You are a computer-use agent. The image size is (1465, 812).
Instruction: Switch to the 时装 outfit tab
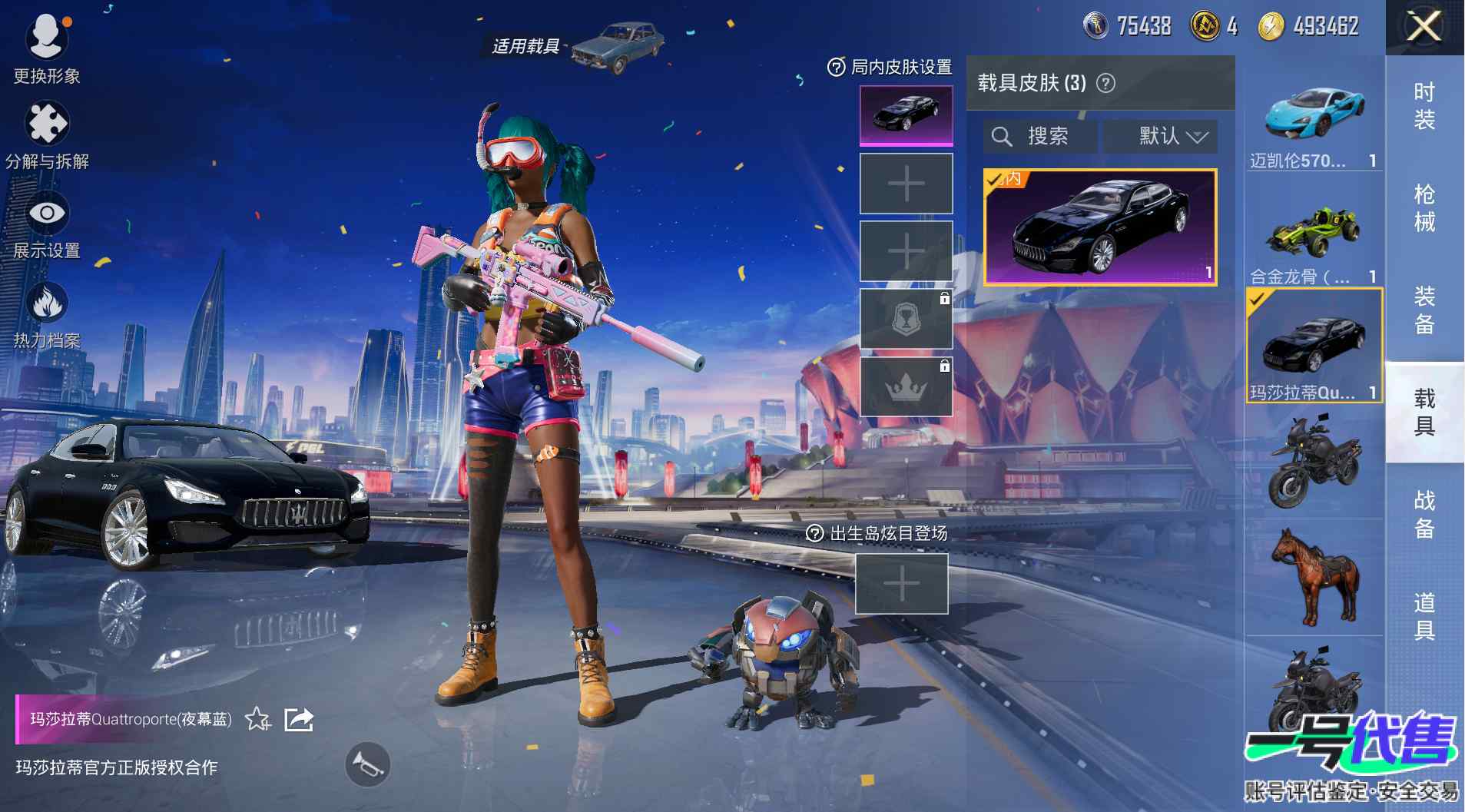point(1424,106)
